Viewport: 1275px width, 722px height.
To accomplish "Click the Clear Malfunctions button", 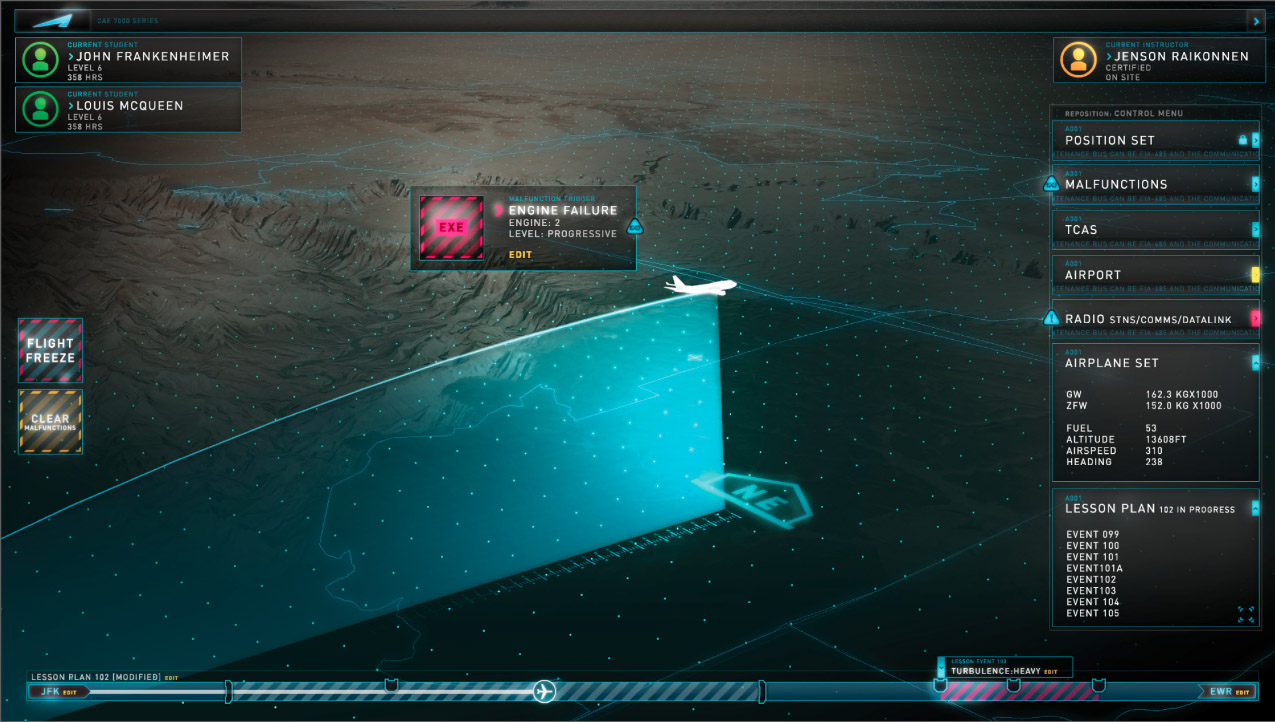I will tap(50, 422).
